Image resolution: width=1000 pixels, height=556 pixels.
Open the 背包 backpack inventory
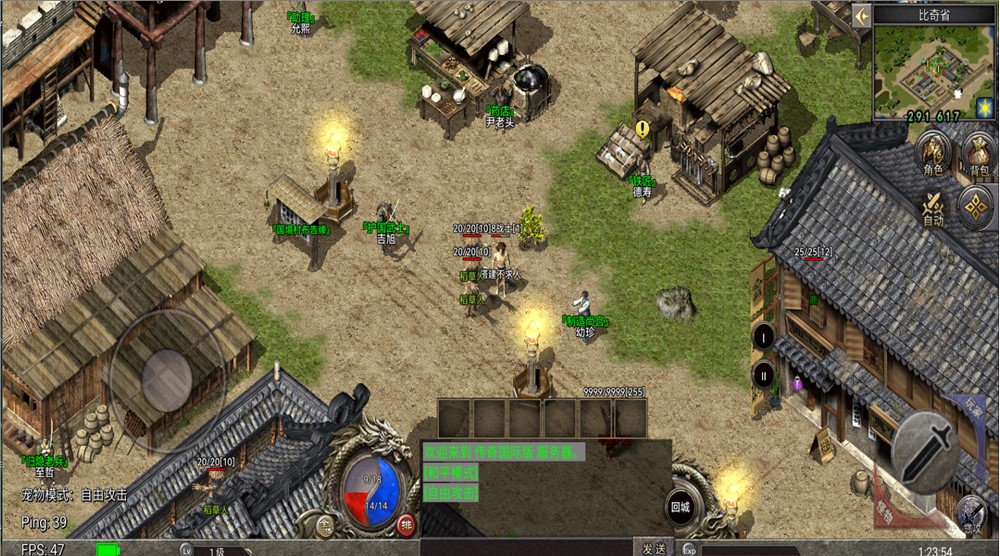click(x=976, y=157)
